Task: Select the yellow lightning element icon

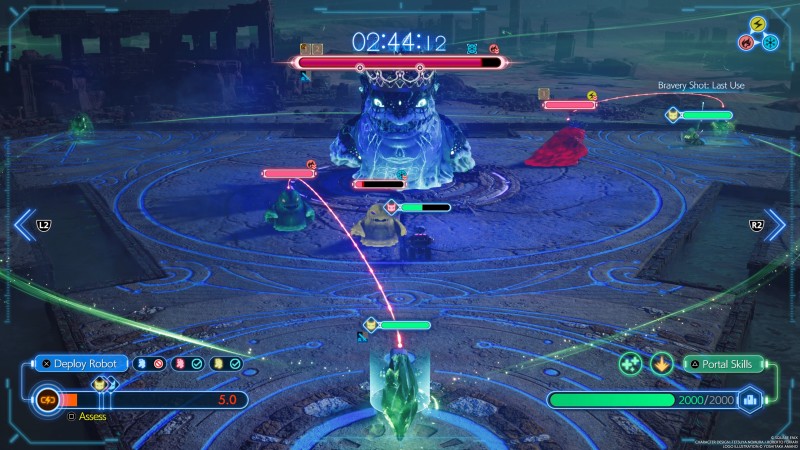Action: point(756,24)
